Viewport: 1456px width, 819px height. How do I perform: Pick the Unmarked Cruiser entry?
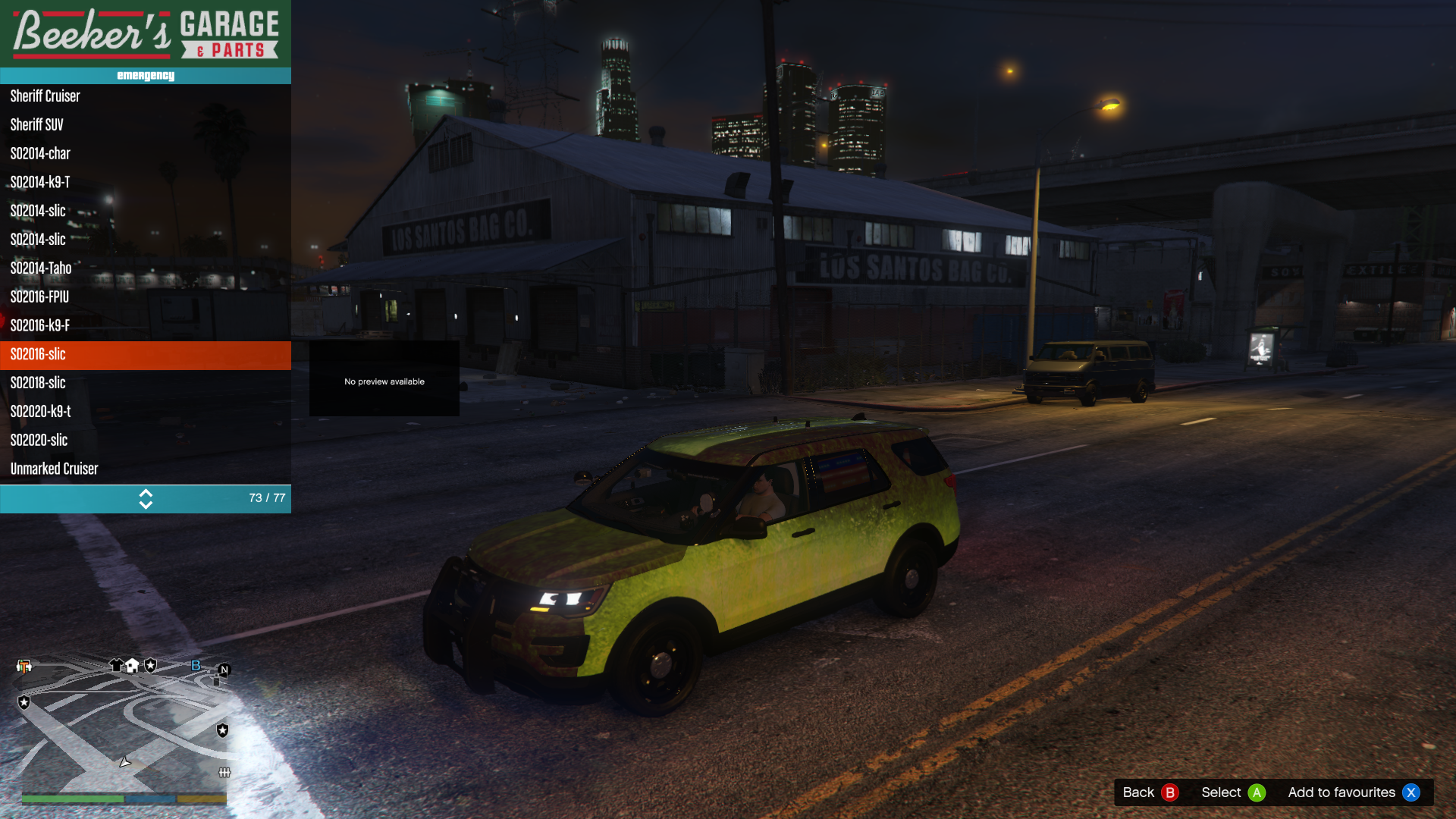[144, 469]
